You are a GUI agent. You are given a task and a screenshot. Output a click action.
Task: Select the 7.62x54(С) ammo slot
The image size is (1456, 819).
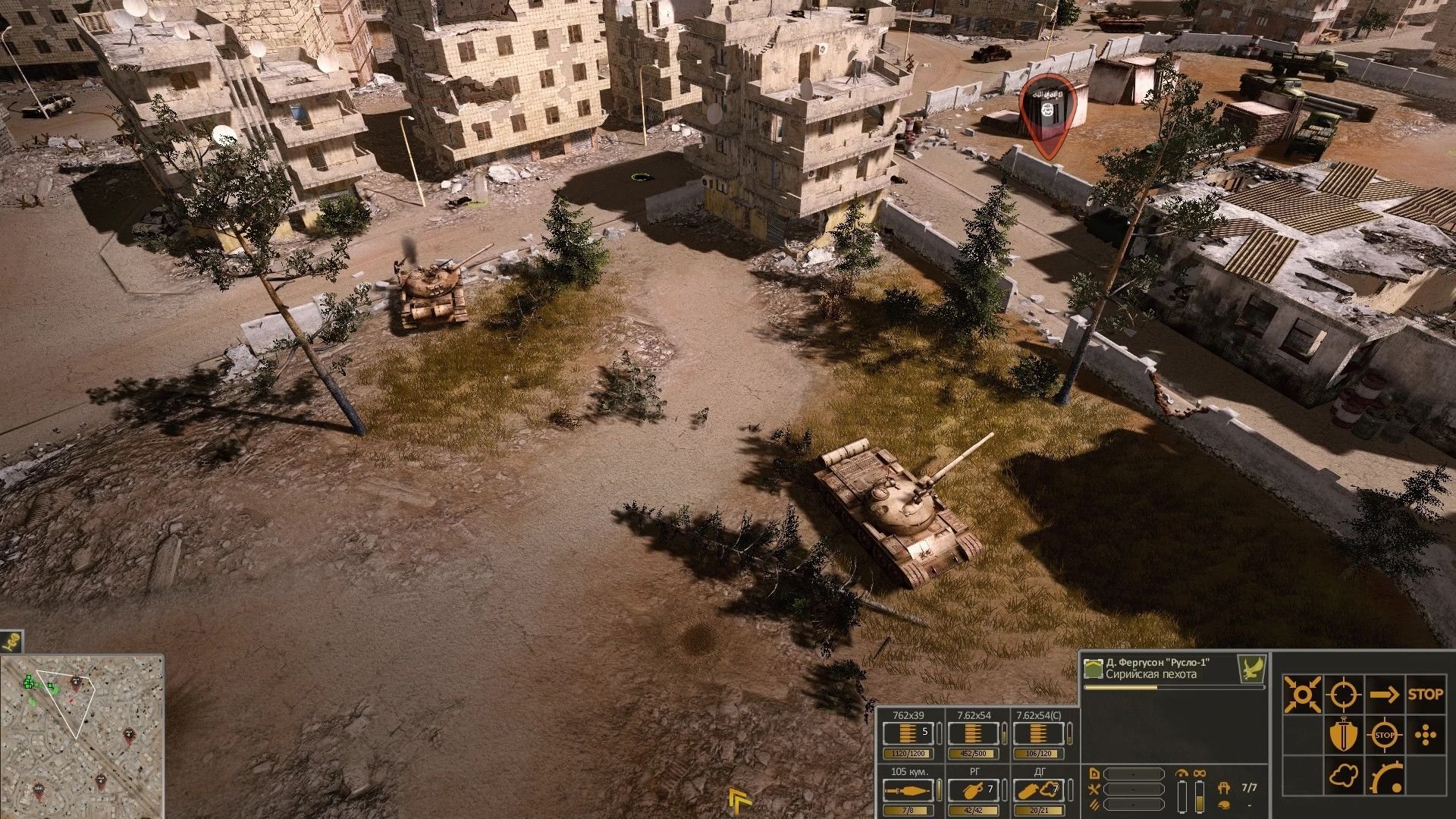coord(1039,734)
